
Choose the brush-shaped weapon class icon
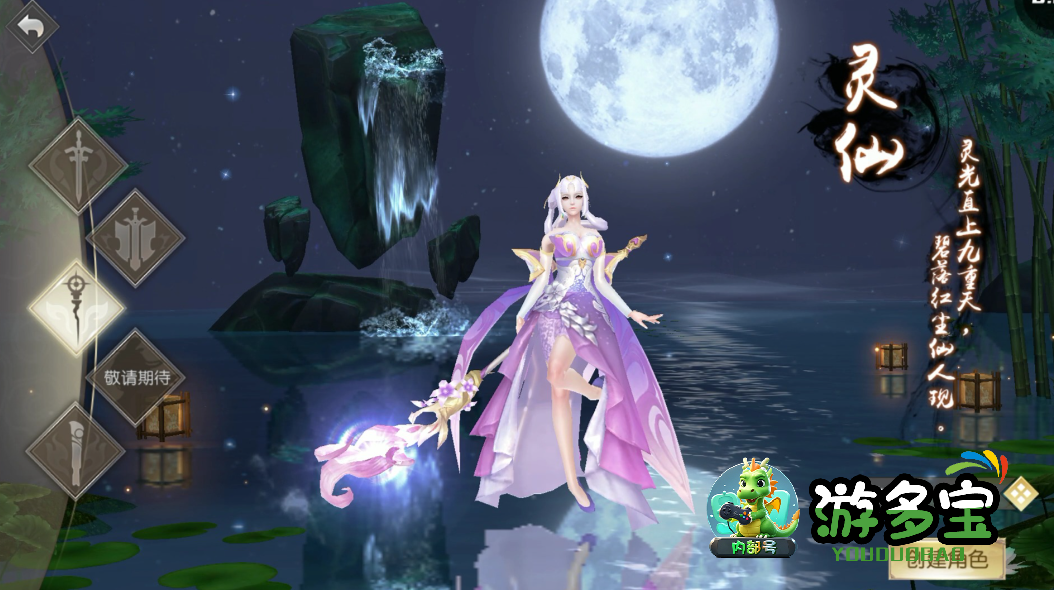pyautogui.click(x=75, y=449)
